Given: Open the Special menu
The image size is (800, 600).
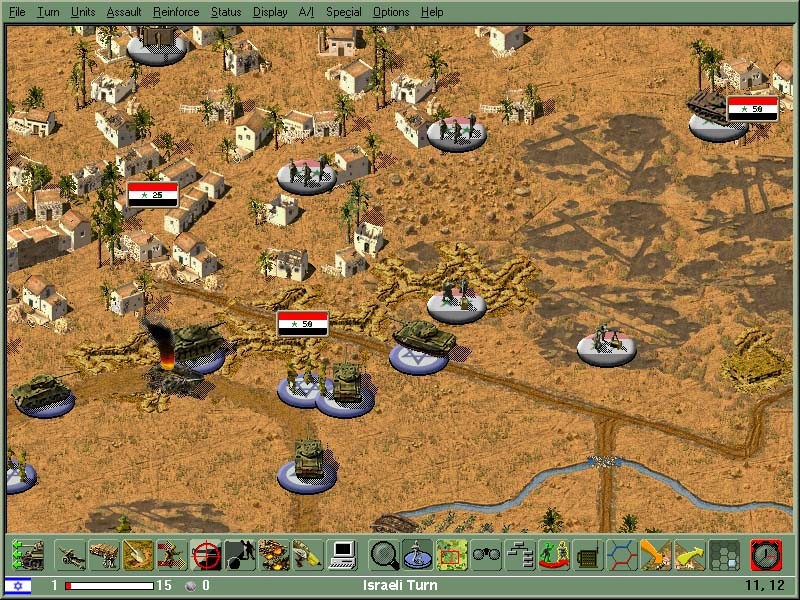Looking at the screenshot, I should 343,12.
